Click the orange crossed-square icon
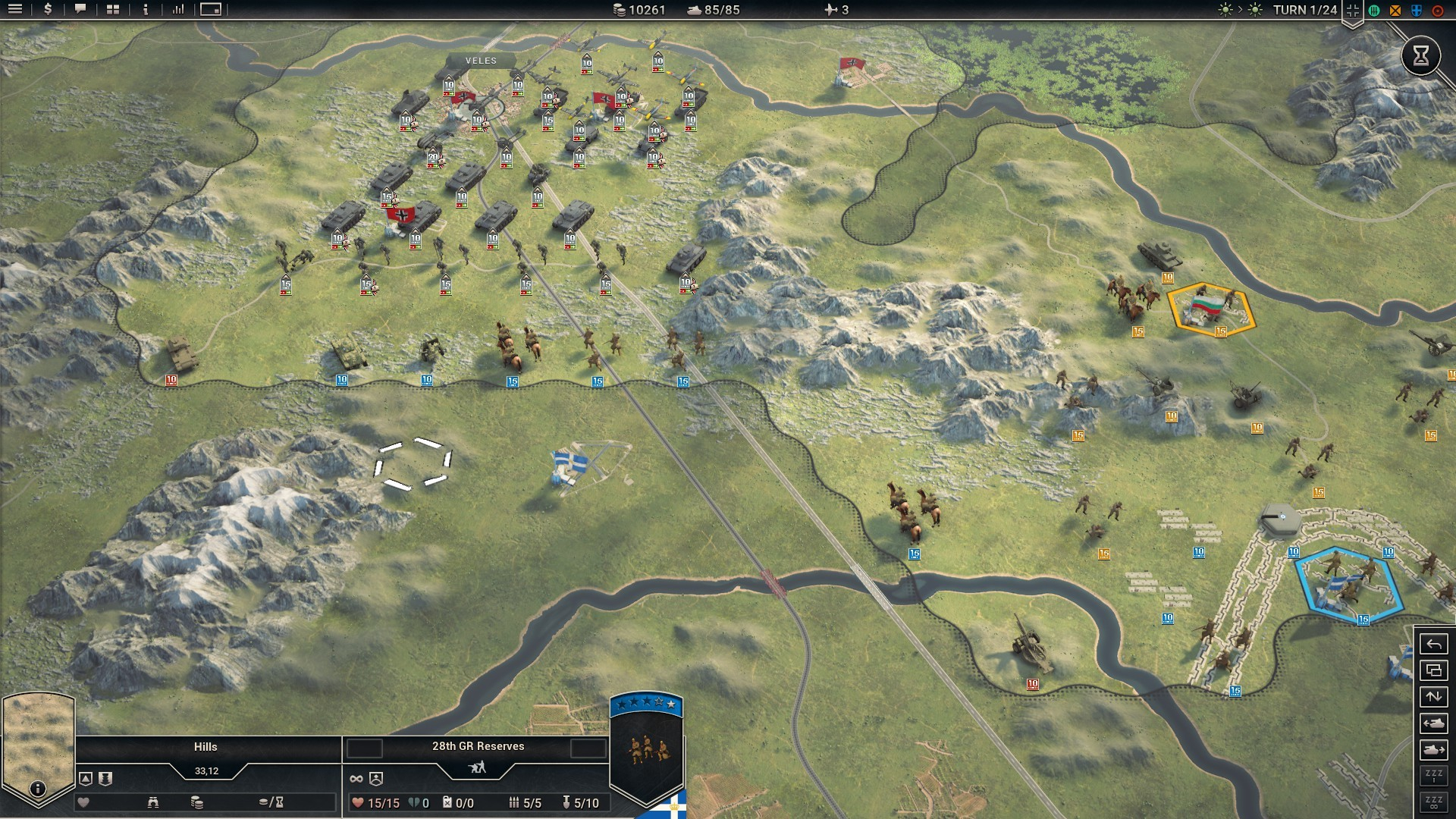Screen dimensions: 1456x819 [x=1395, y=10]
